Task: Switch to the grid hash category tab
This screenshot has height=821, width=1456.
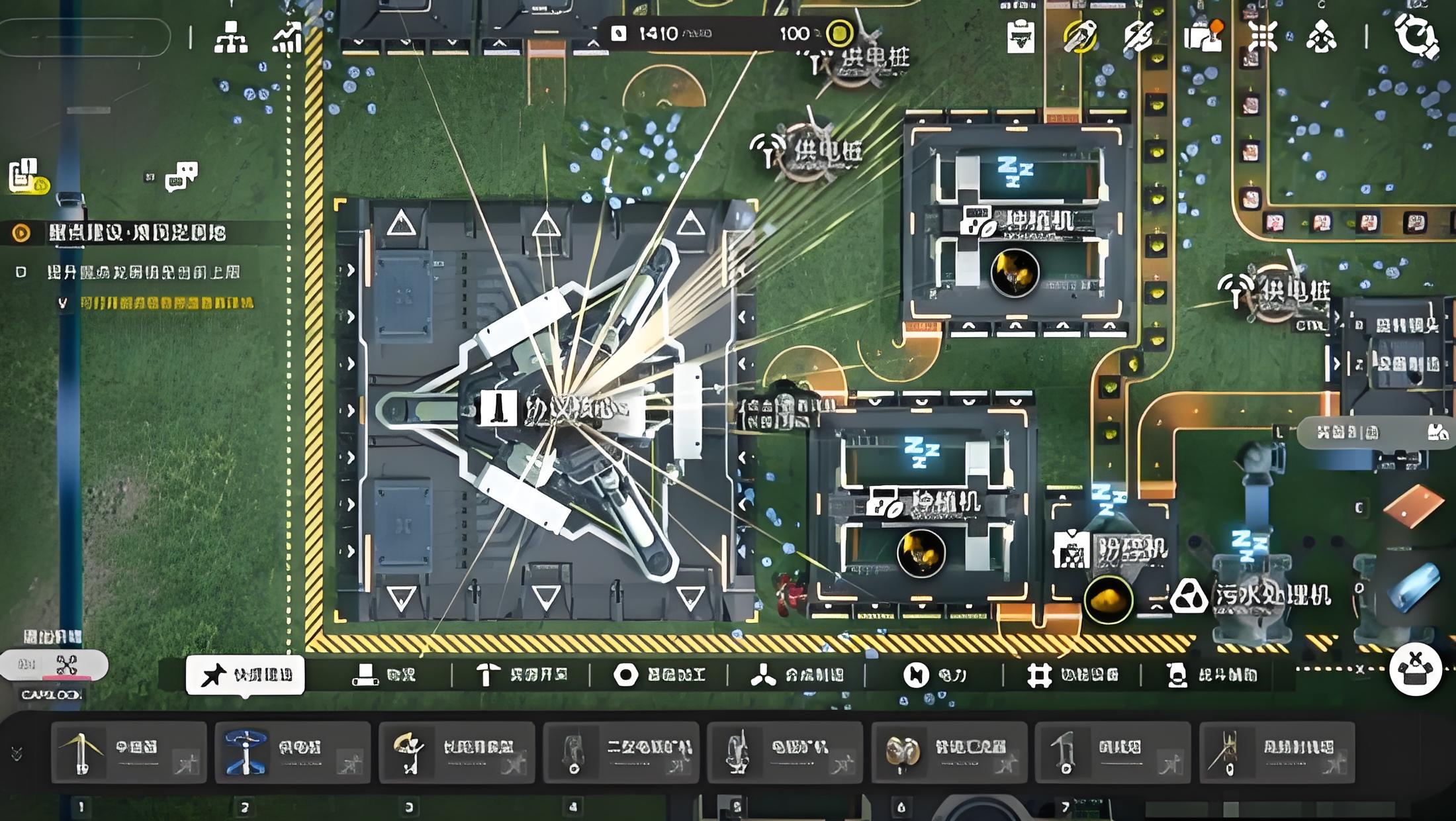Action: coord(1072,675)
